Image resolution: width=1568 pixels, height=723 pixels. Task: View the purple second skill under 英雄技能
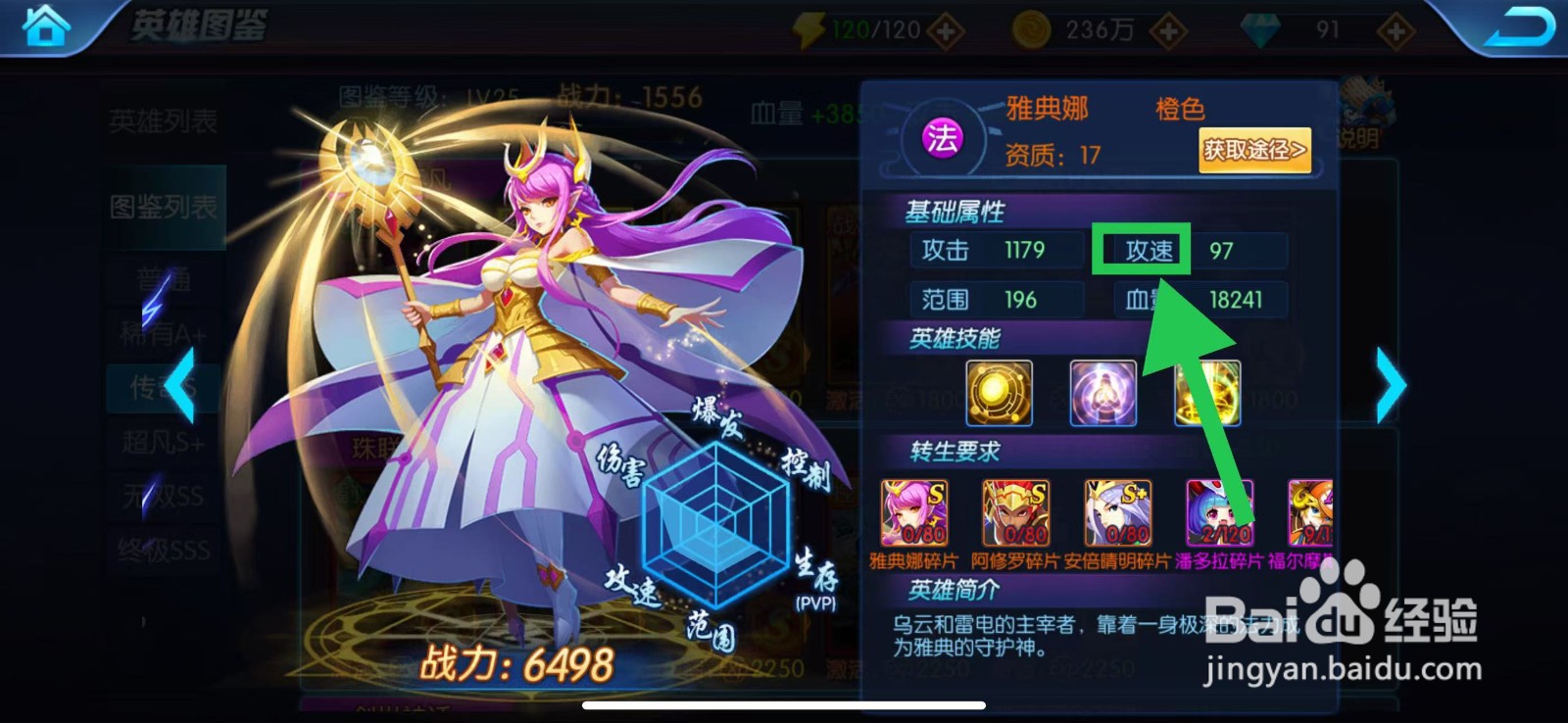(x=1103, y=392)
